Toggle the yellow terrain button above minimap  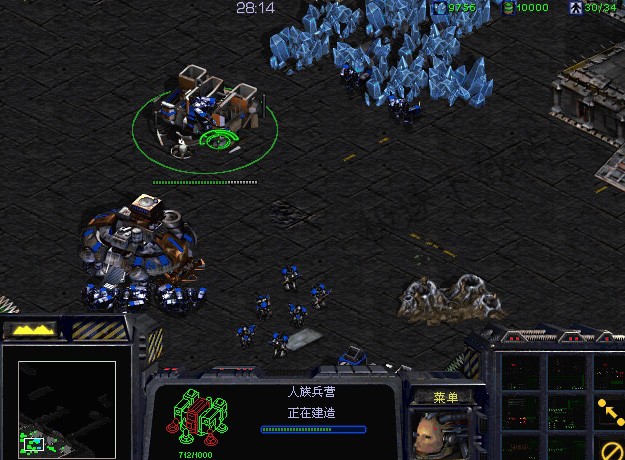point(33,329)
